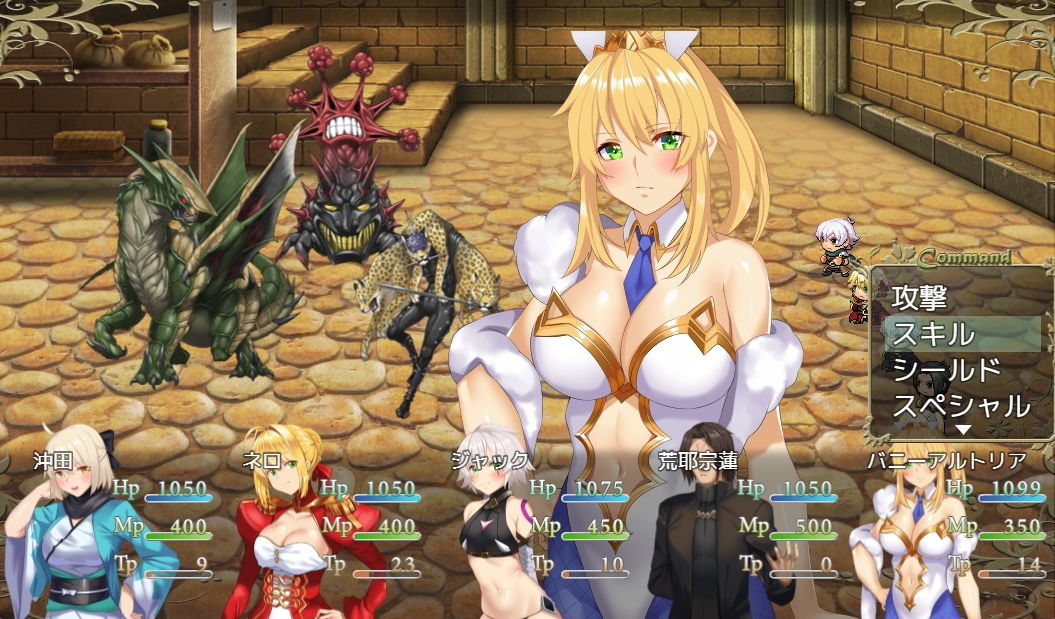Select the 攻撃 attack command
Image resolution: width=1055 pixels, height=619 pixels.
(920, 297)
